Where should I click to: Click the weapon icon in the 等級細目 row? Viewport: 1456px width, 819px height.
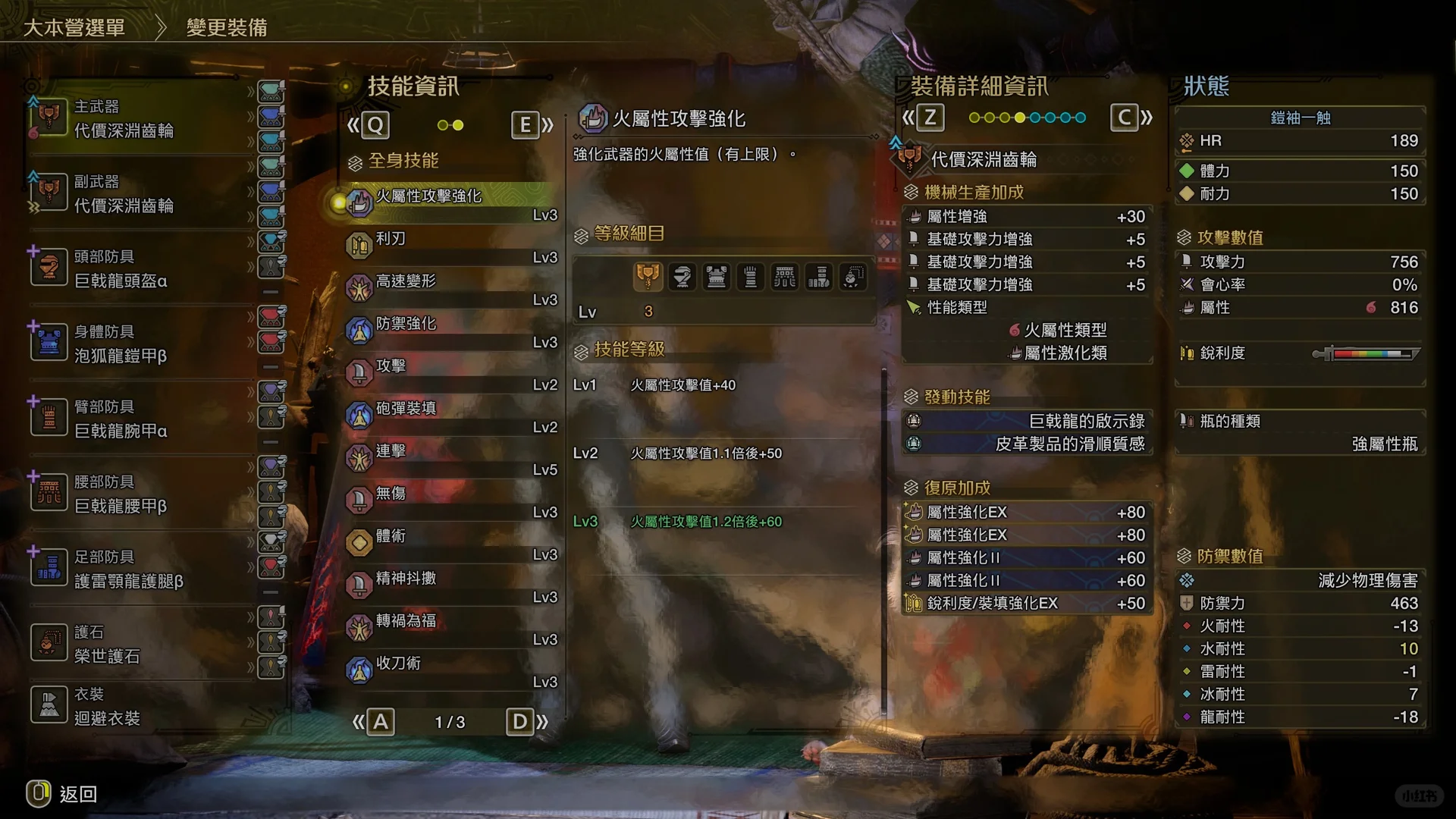(x=649, y=277)
